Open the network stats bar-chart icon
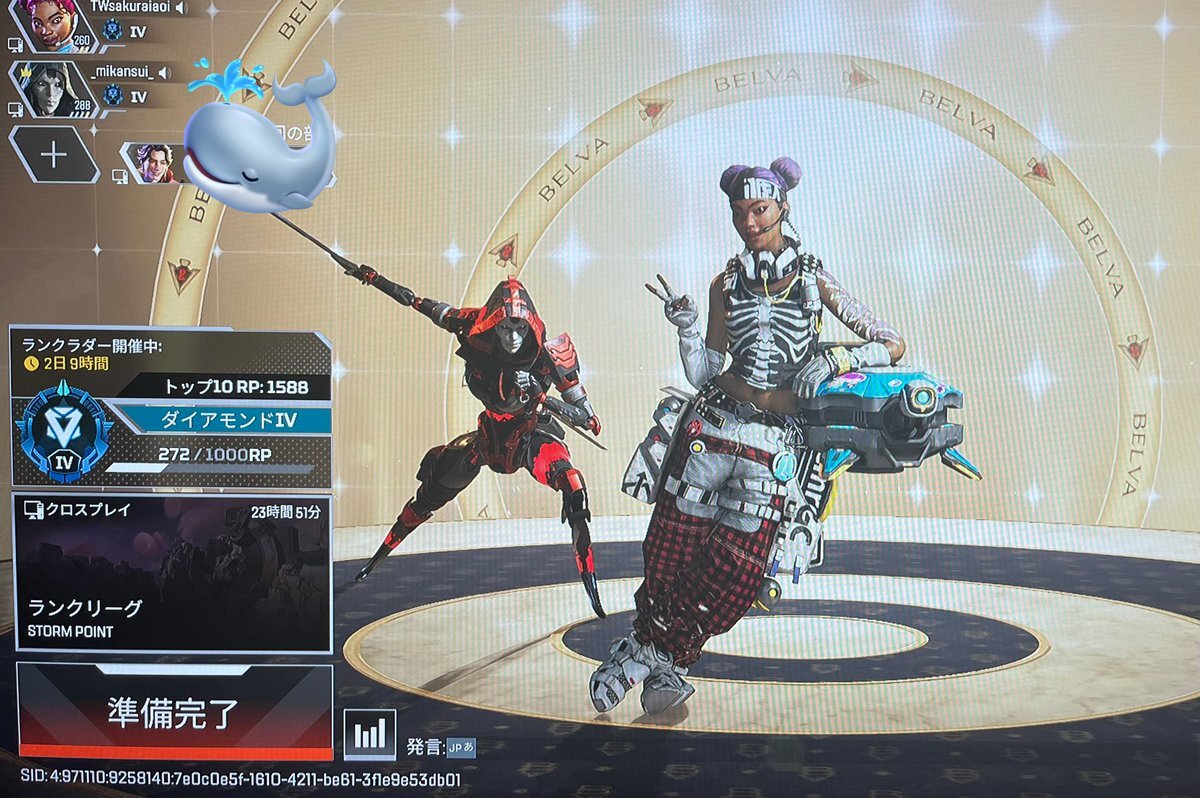Viewport: 1200px width, 798px height. [369, 735]
